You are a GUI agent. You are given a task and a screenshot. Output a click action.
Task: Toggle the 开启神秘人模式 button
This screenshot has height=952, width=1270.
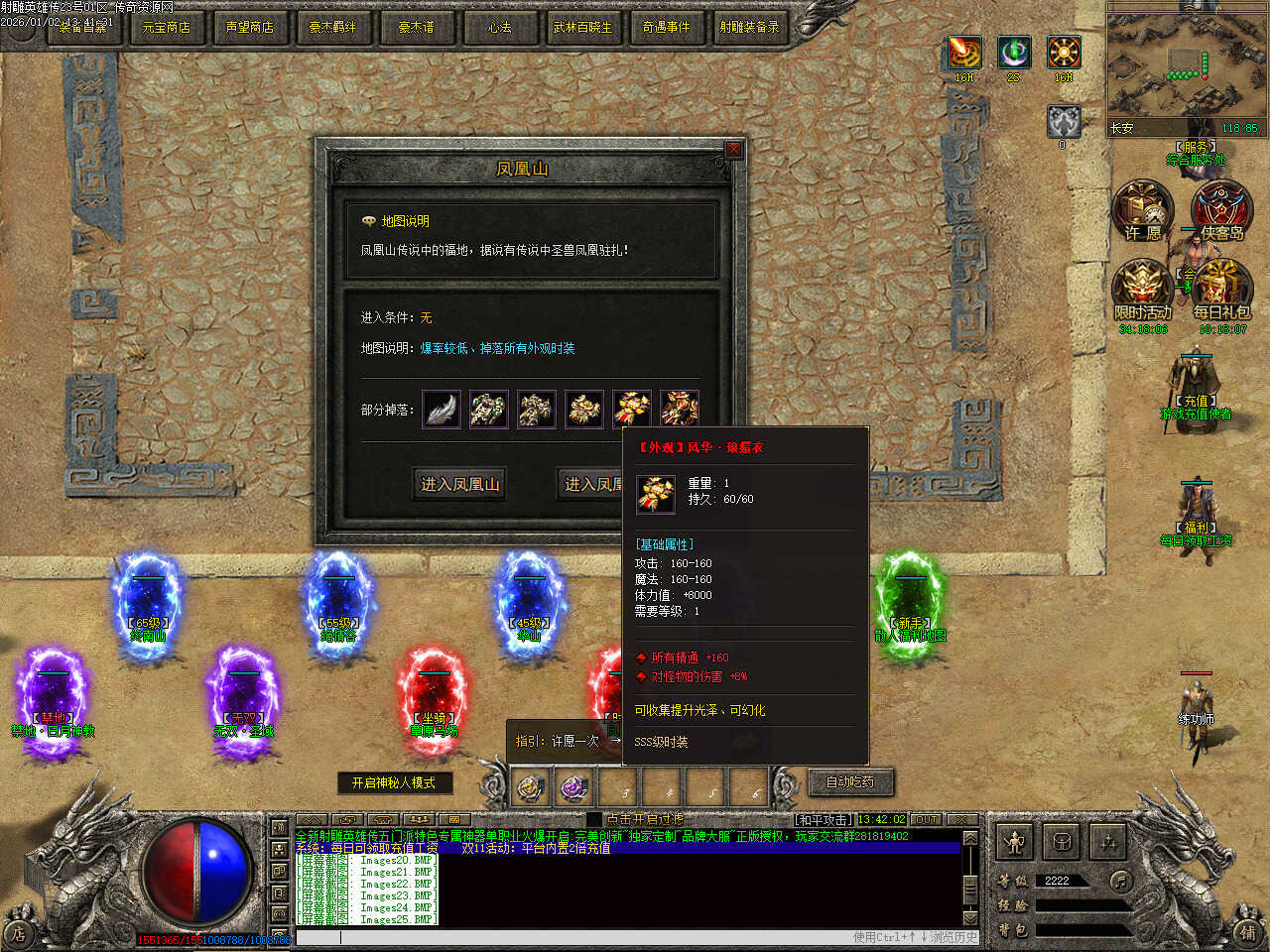point(394,782)
